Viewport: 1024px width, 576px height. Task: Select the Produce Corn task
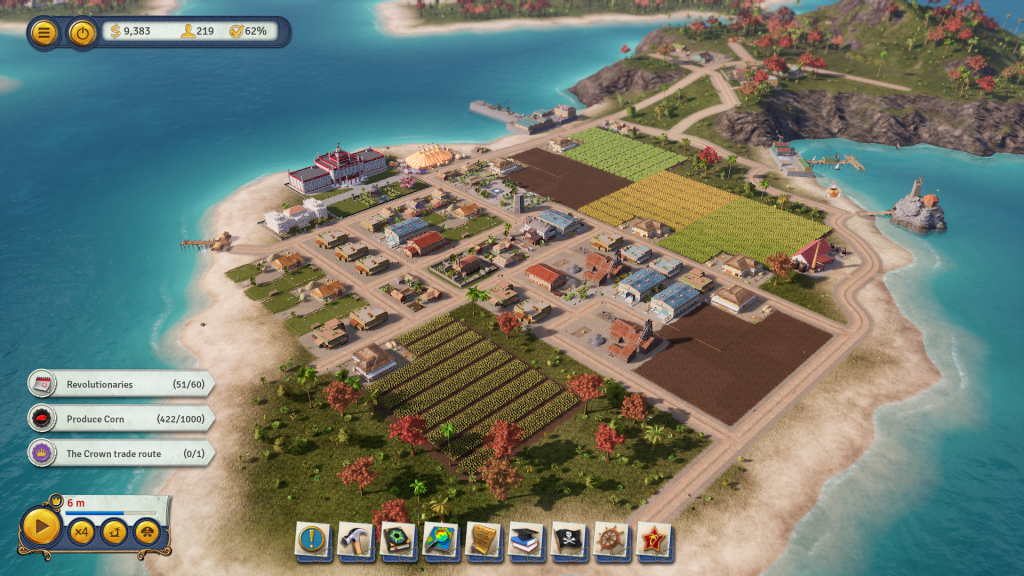(x=120, y=419)
